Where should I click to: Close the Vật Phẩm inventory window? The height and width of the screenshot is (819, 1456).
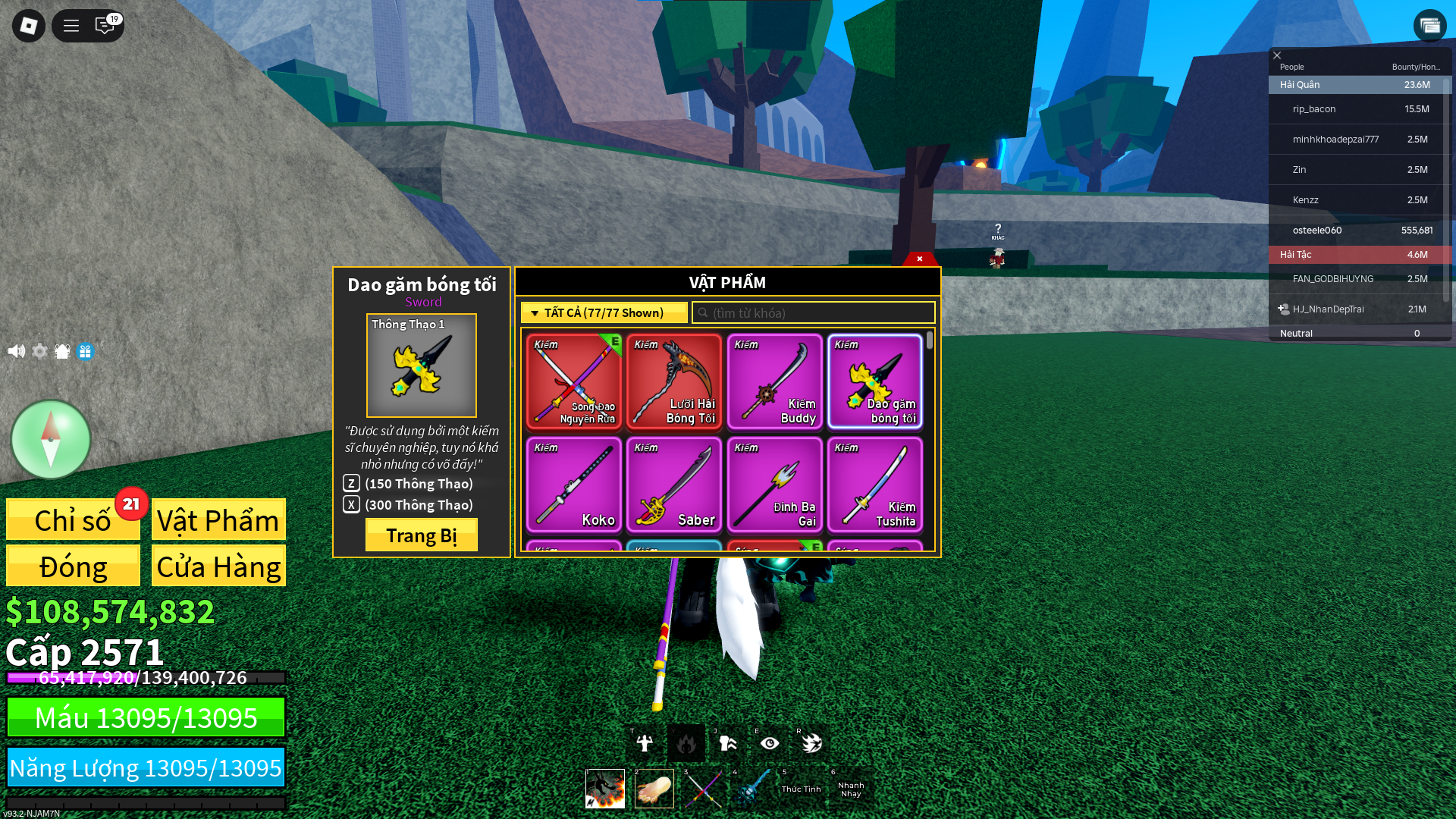point(919,259)
